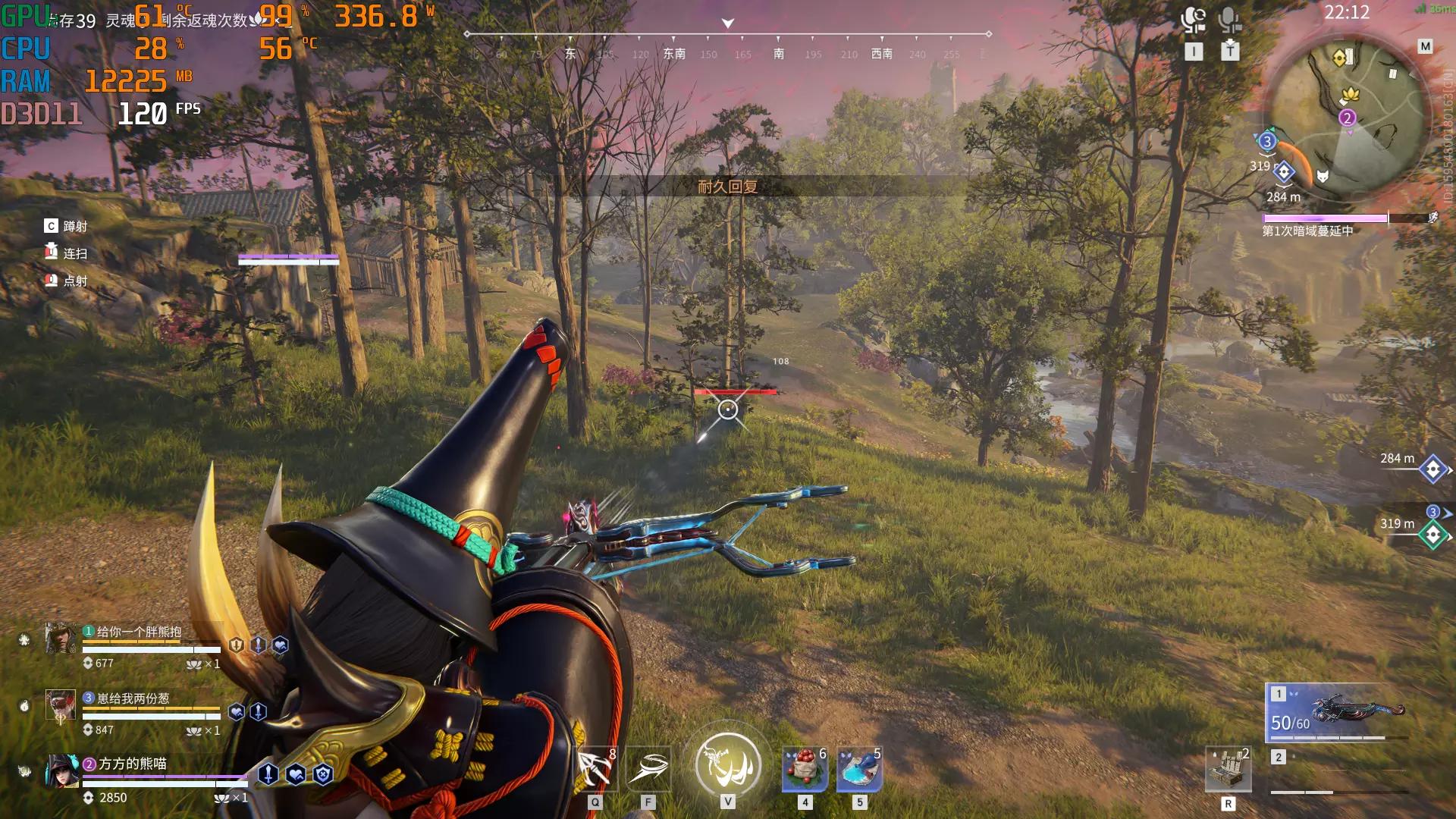Select teammate 给你一个胖熊抱 portrait

coord(61,639)
